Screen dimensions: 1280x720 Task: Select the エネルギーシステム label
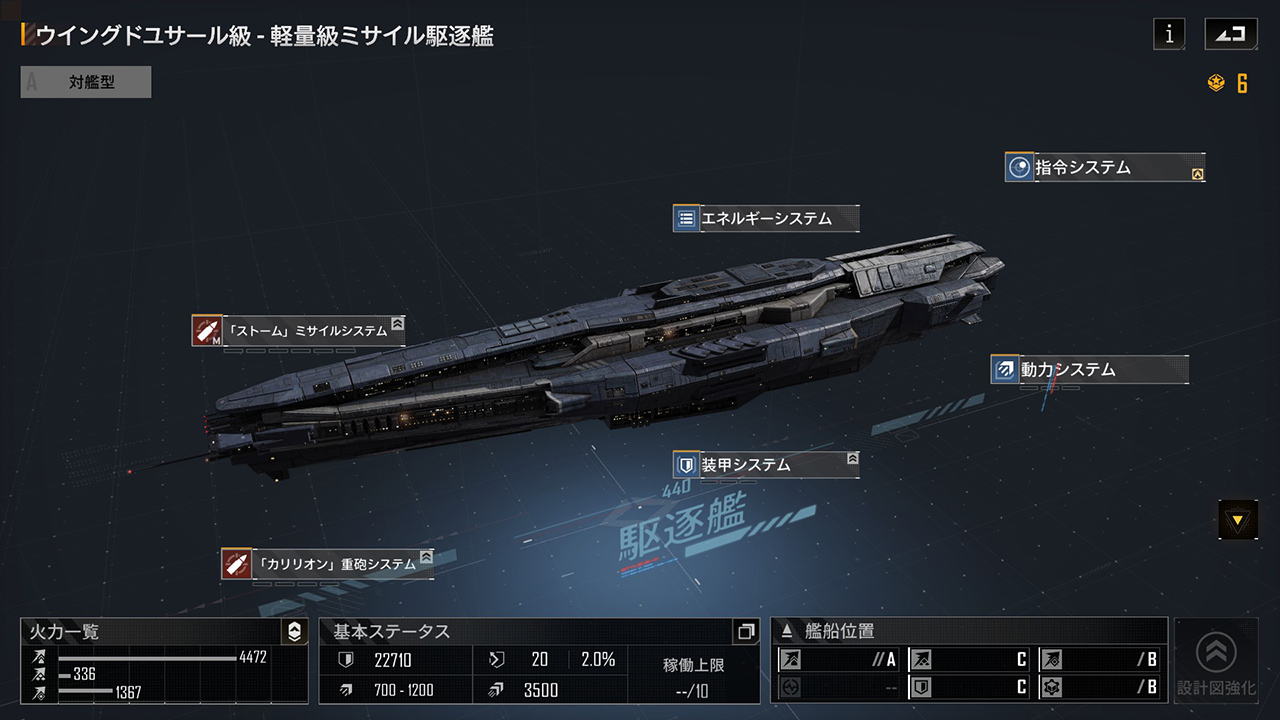[766, 218]
